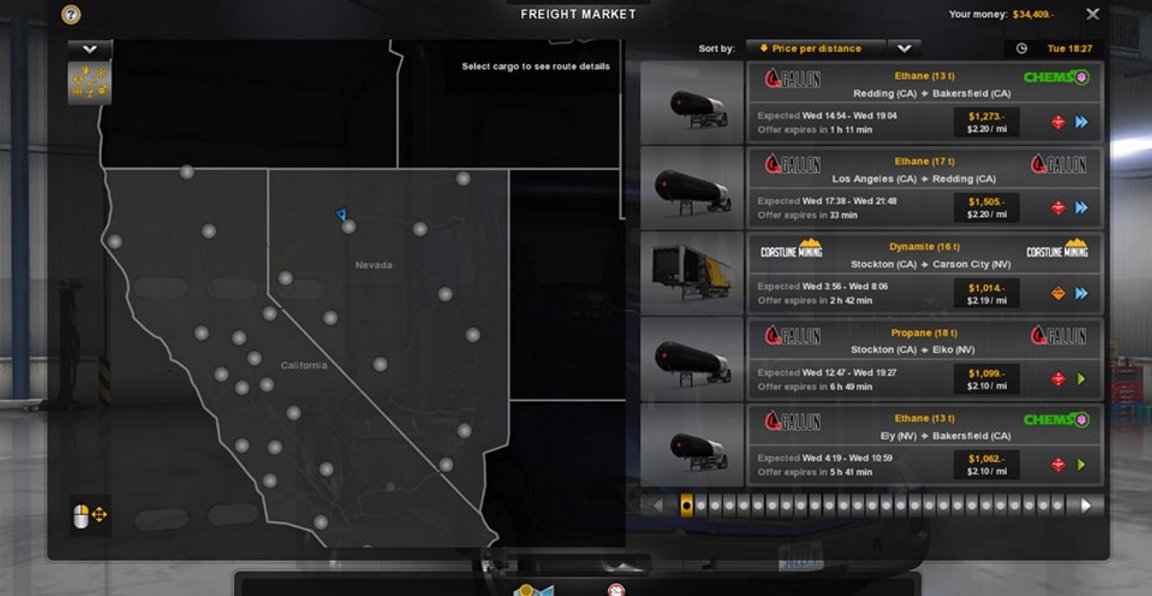Choose Ethane job Ely to Bakersfield
The image size is (1152, 596).
click(924, 440)
